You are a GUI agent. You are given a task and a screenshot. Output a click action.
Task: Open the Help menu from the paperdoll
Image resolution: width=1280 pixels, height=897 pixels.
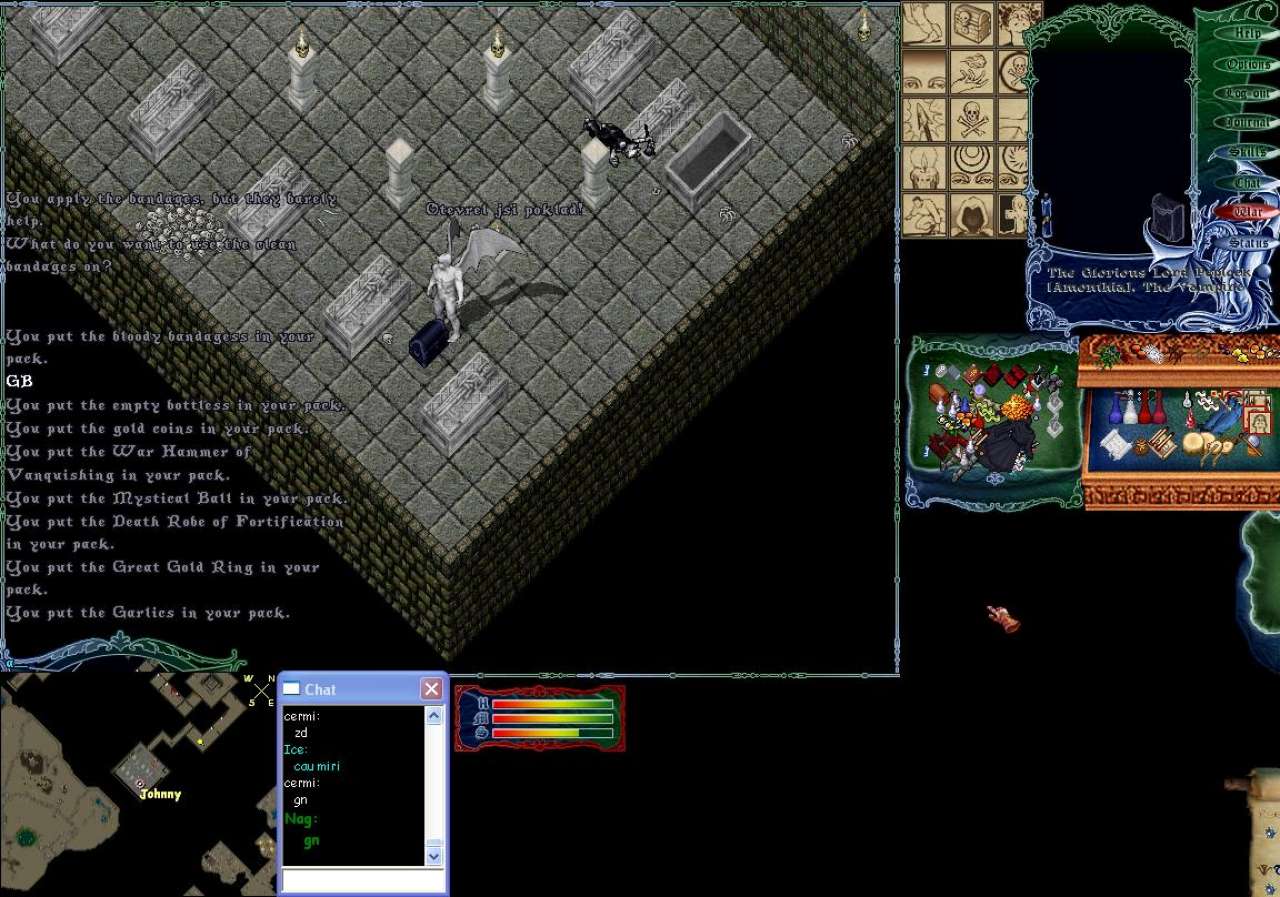pyautogui.click(x=1247, y=33)
